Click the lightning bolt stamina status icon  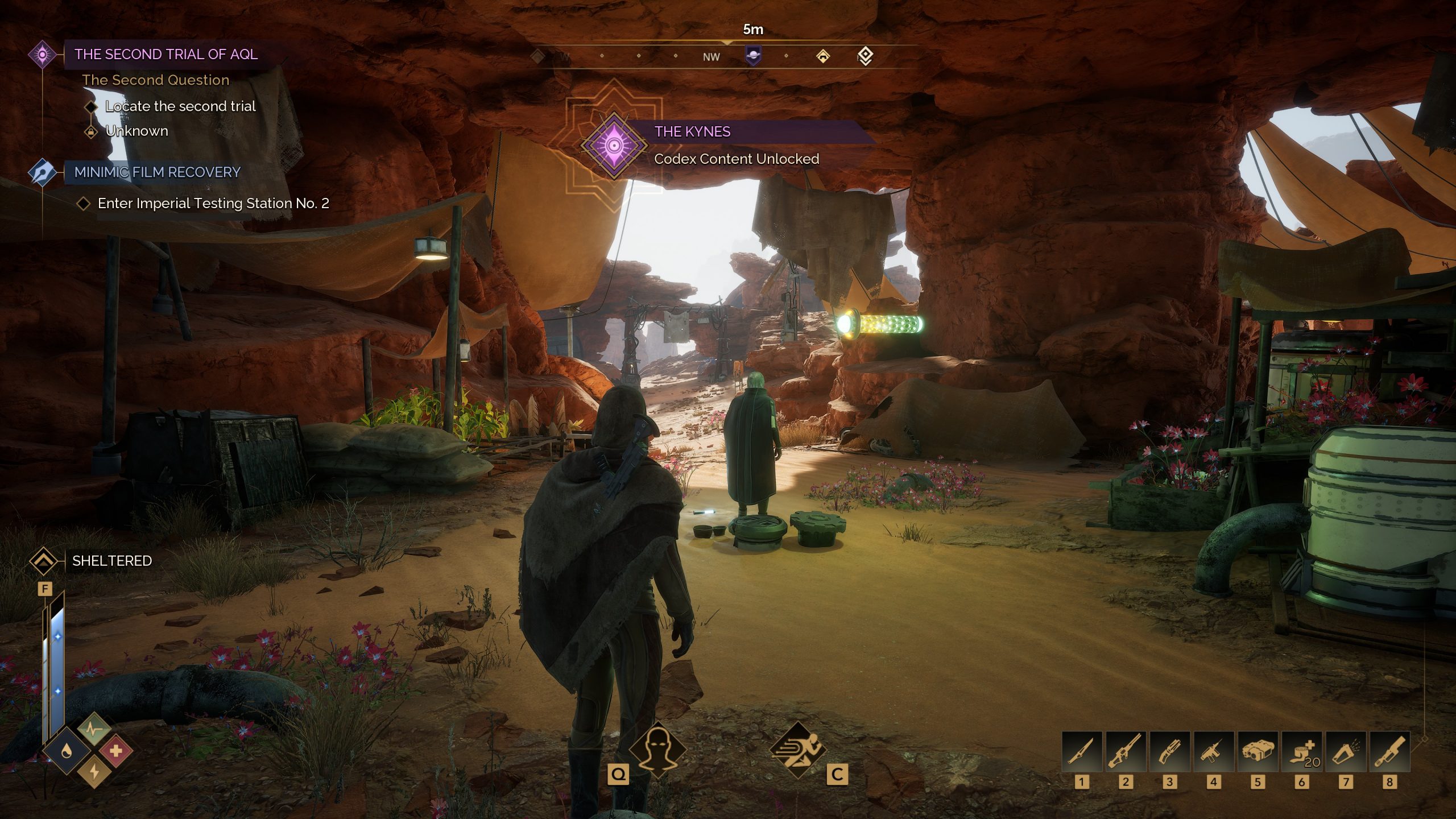[x=94, y=772]
